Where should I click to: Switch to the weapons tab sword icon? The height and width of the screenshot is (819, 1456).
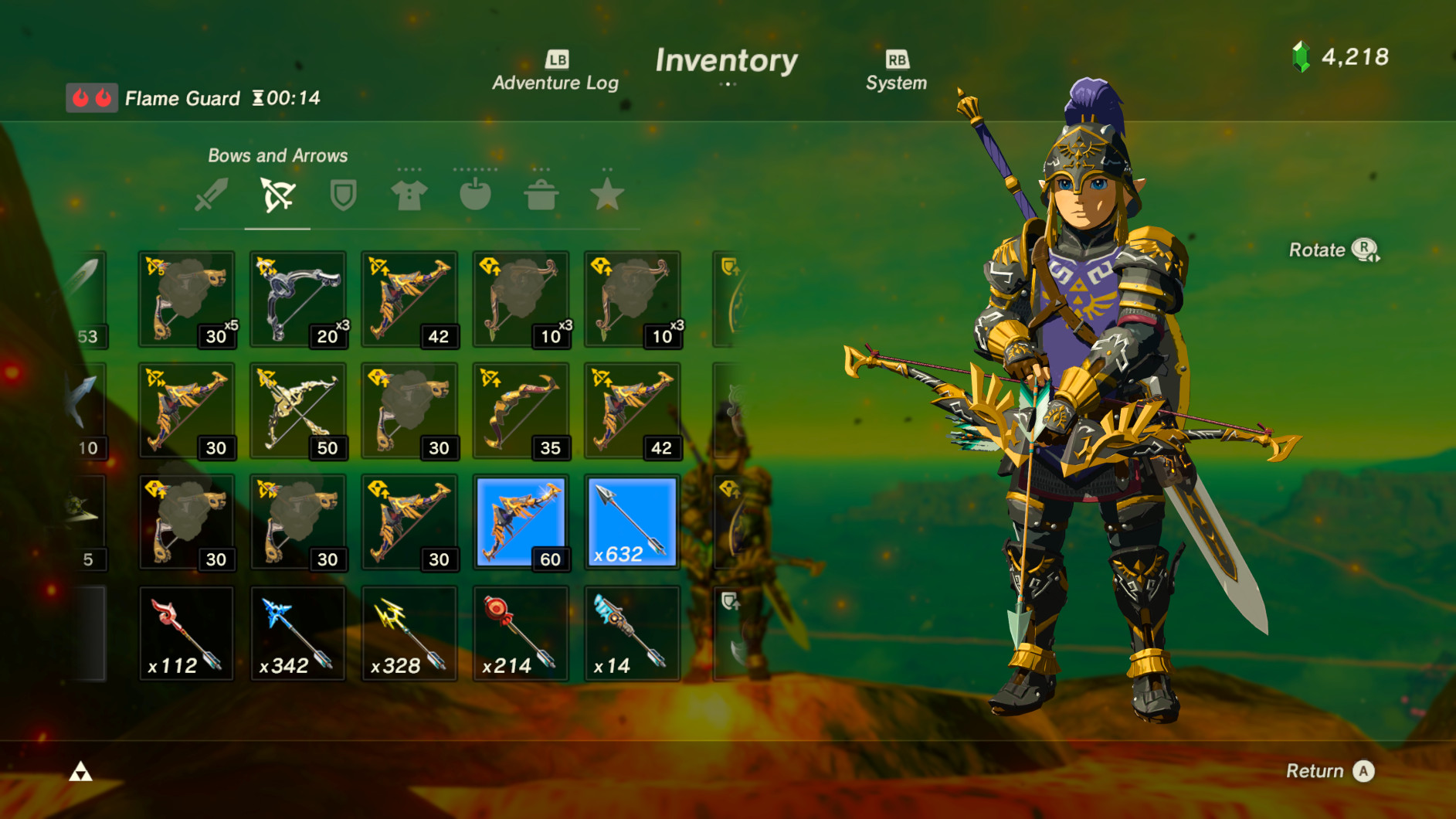(x=211, y=195)
